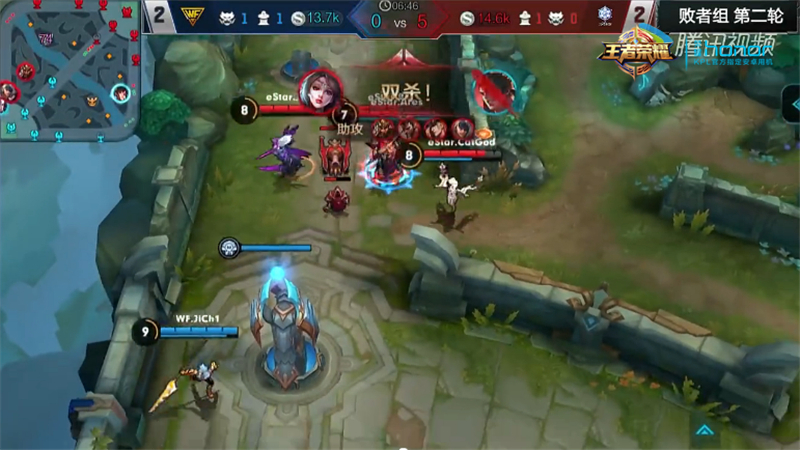Image resolution: width=800 pixels, height=450 pixels.
Task: Click the blue hero marker on the minimap
Action: tap(120, 94)
